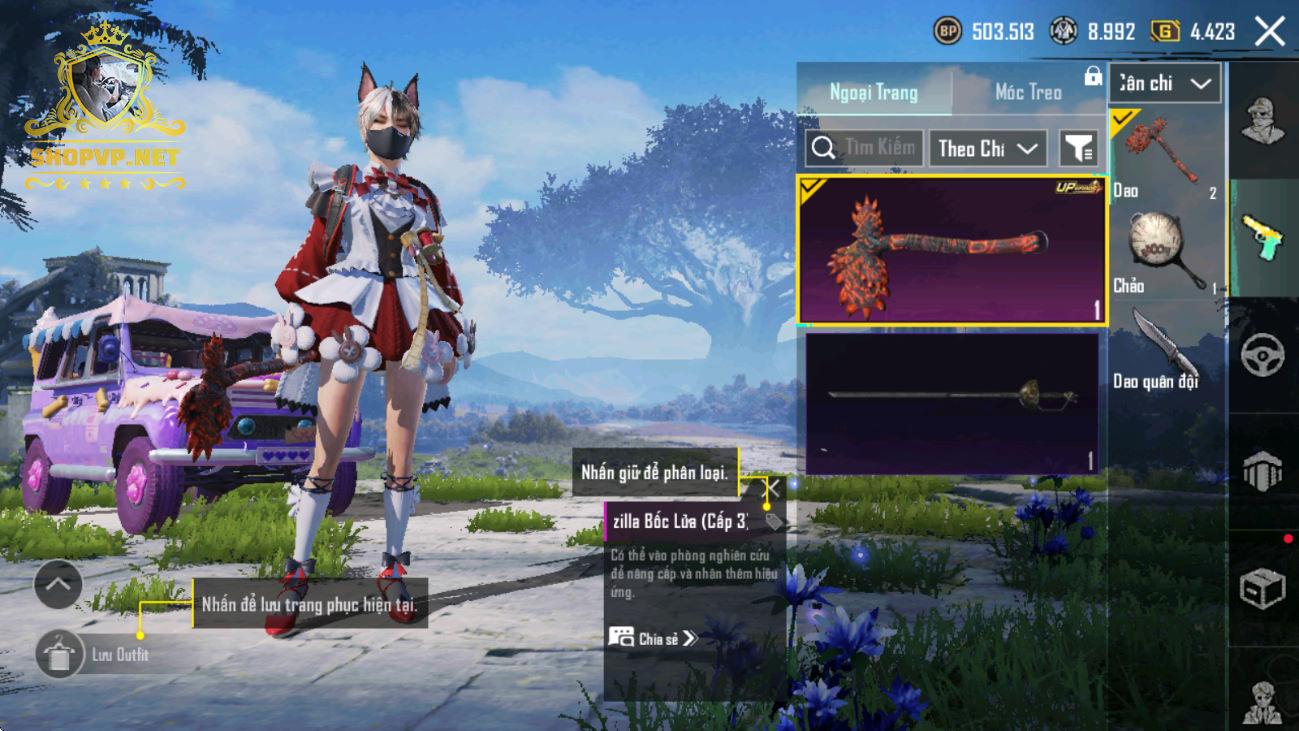Click the Tìm Kiếm search box
The image size is (1299, 731).
[865, 149]
